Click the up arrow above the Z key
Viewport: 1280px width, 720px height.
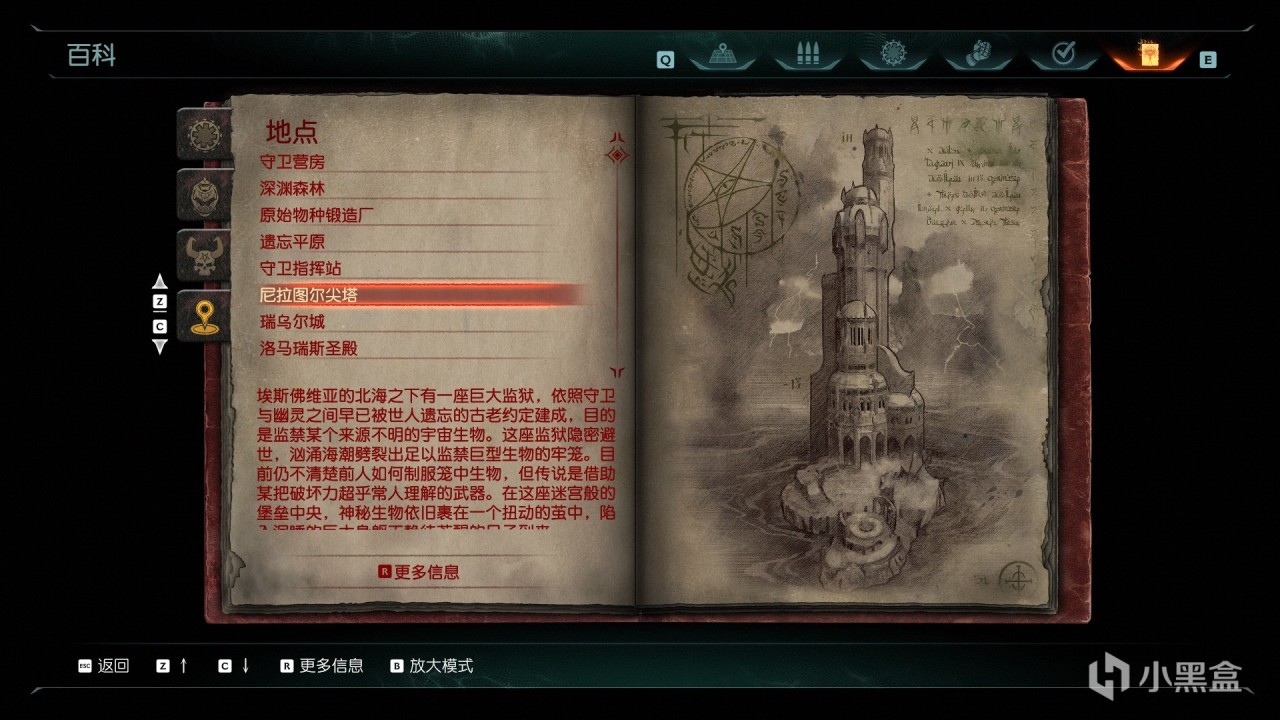click(160, 281)
